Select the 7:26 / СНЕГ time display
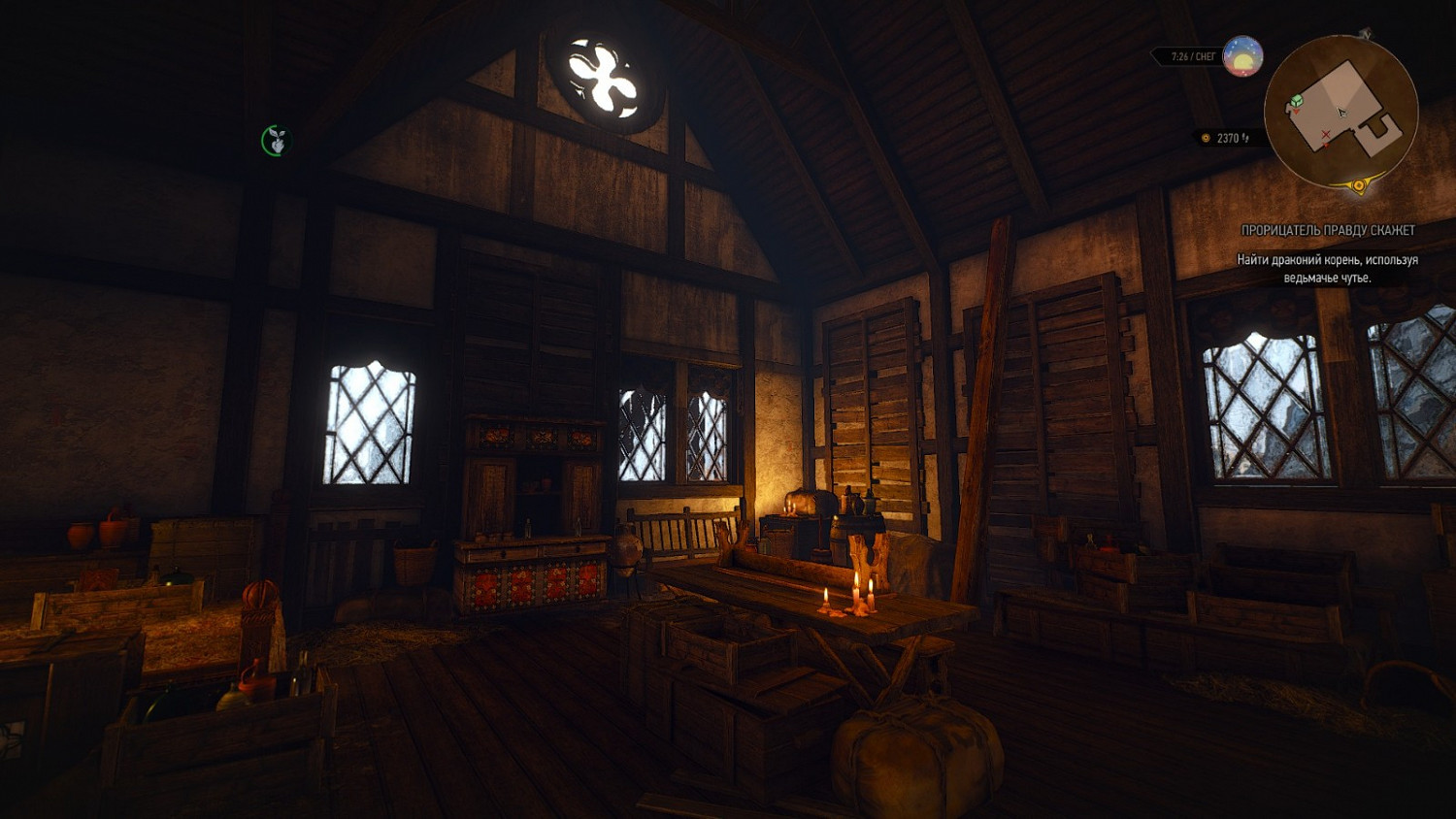1456x819 pixels. [1192, 54]
